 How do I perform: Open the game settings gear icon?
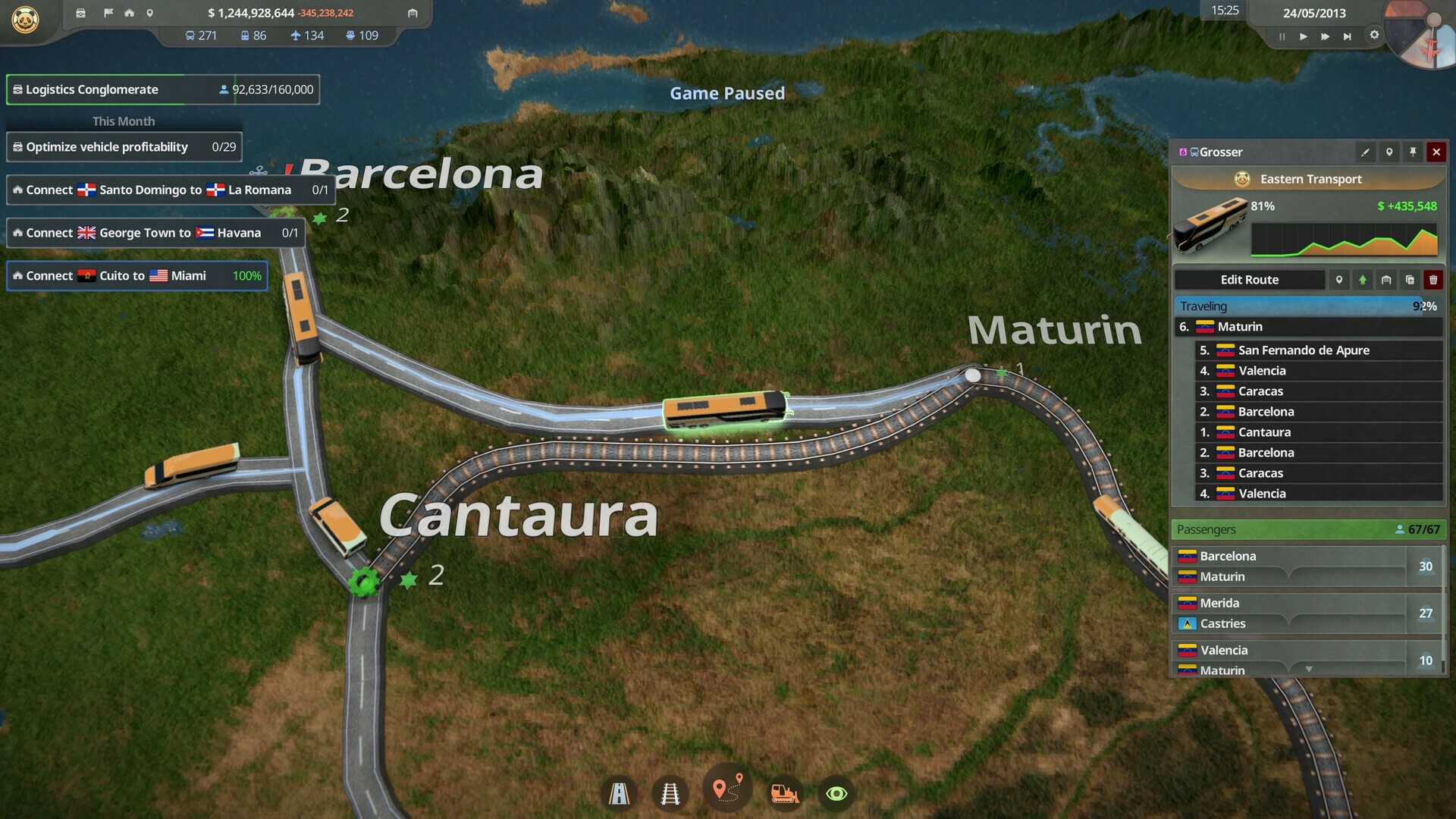coord(1375,34)
